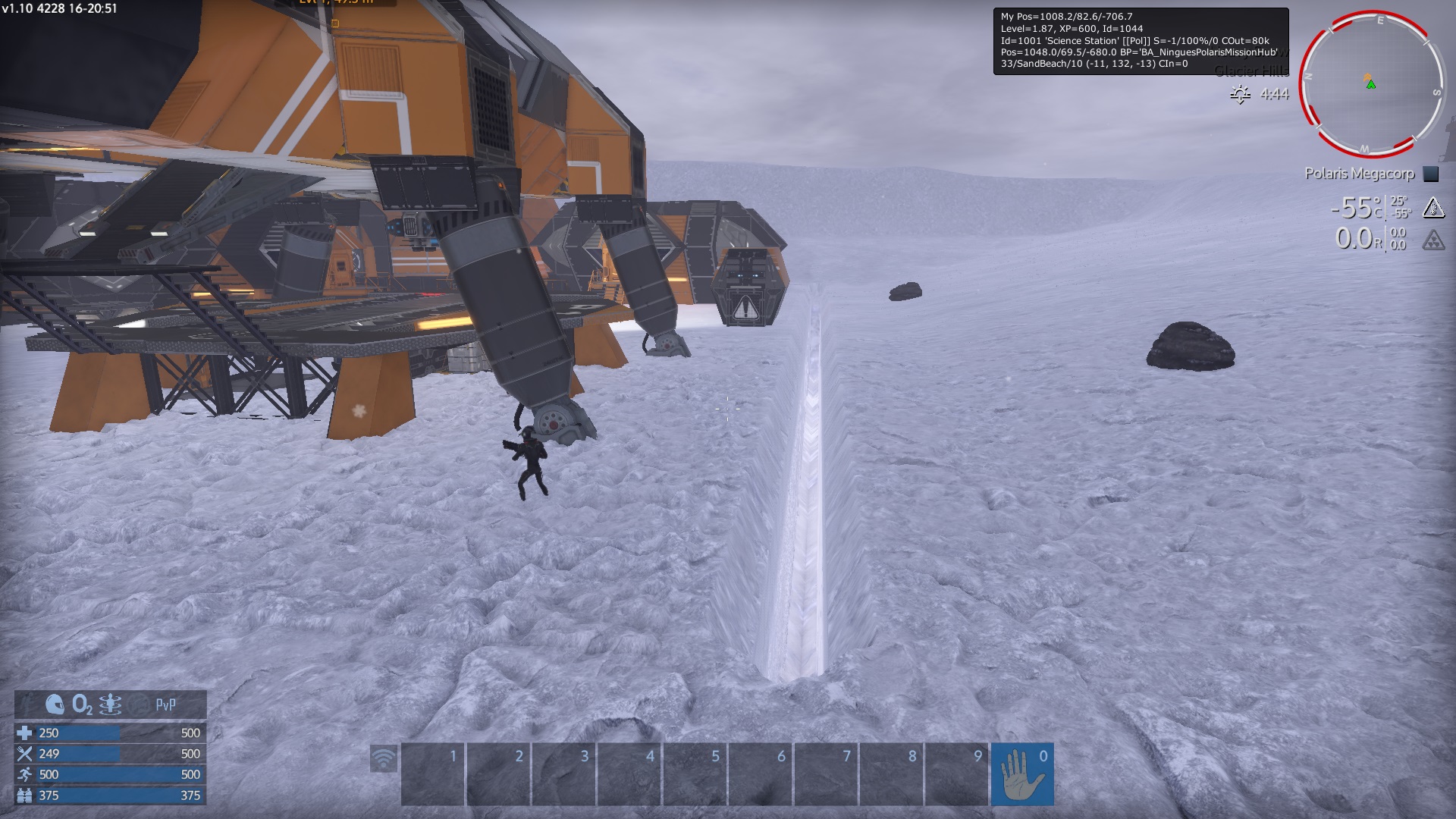This screenshot has height=819, width=1456.
Task: Choose hotbar slot number 5
Action: 695,773
